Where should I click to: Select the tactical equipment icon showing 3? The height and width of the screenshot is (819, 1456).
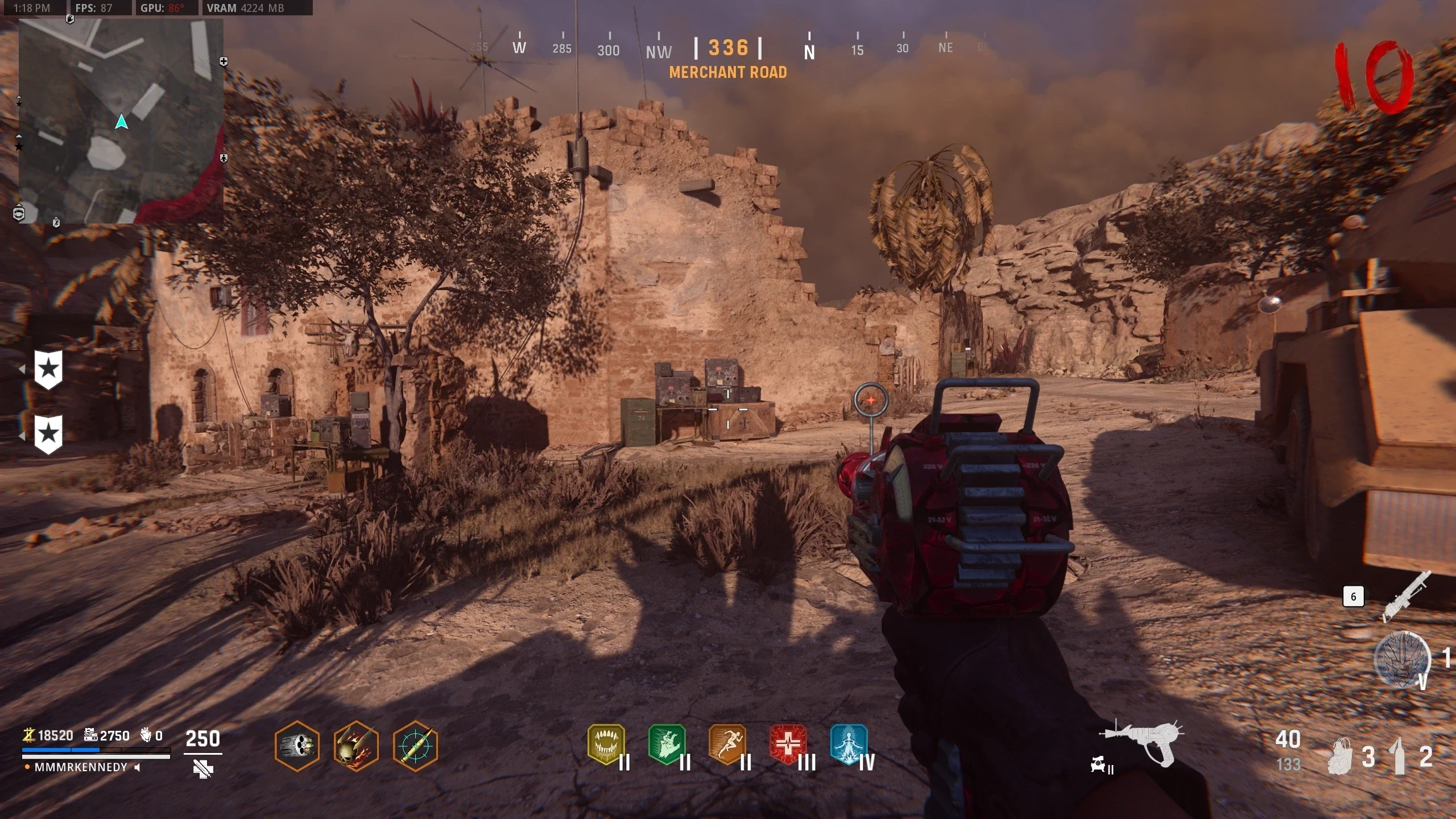[x=1342, y=756]
